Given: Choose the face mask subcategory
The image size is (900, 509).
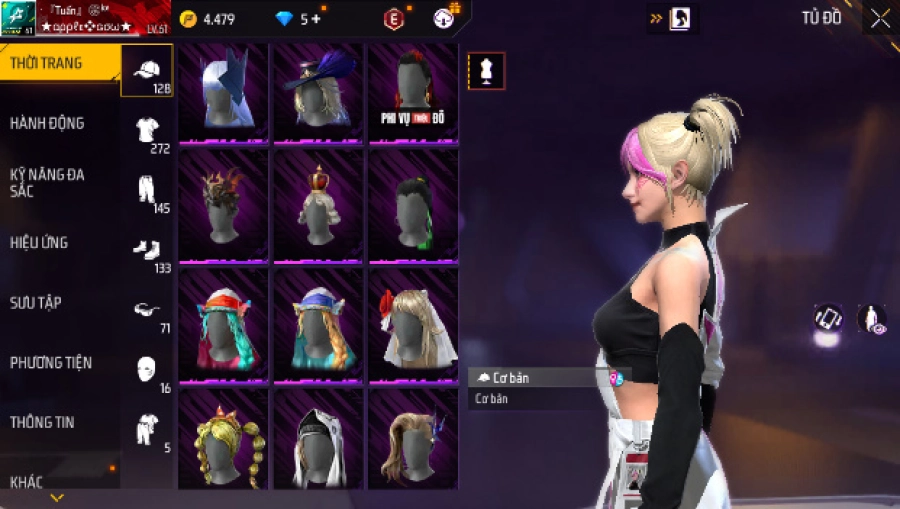Looking at the screenshot, I should [x=147, y=368].
